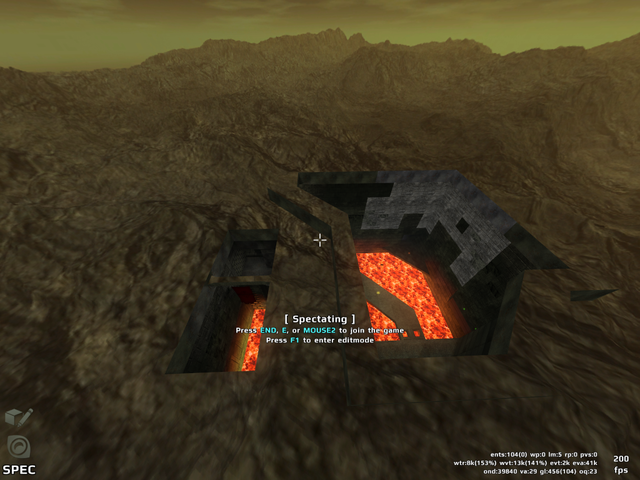Click the cube and pencil edit icon
Image resolution: width=640 pixels, height=480 pixels.
tap(18, 418)
